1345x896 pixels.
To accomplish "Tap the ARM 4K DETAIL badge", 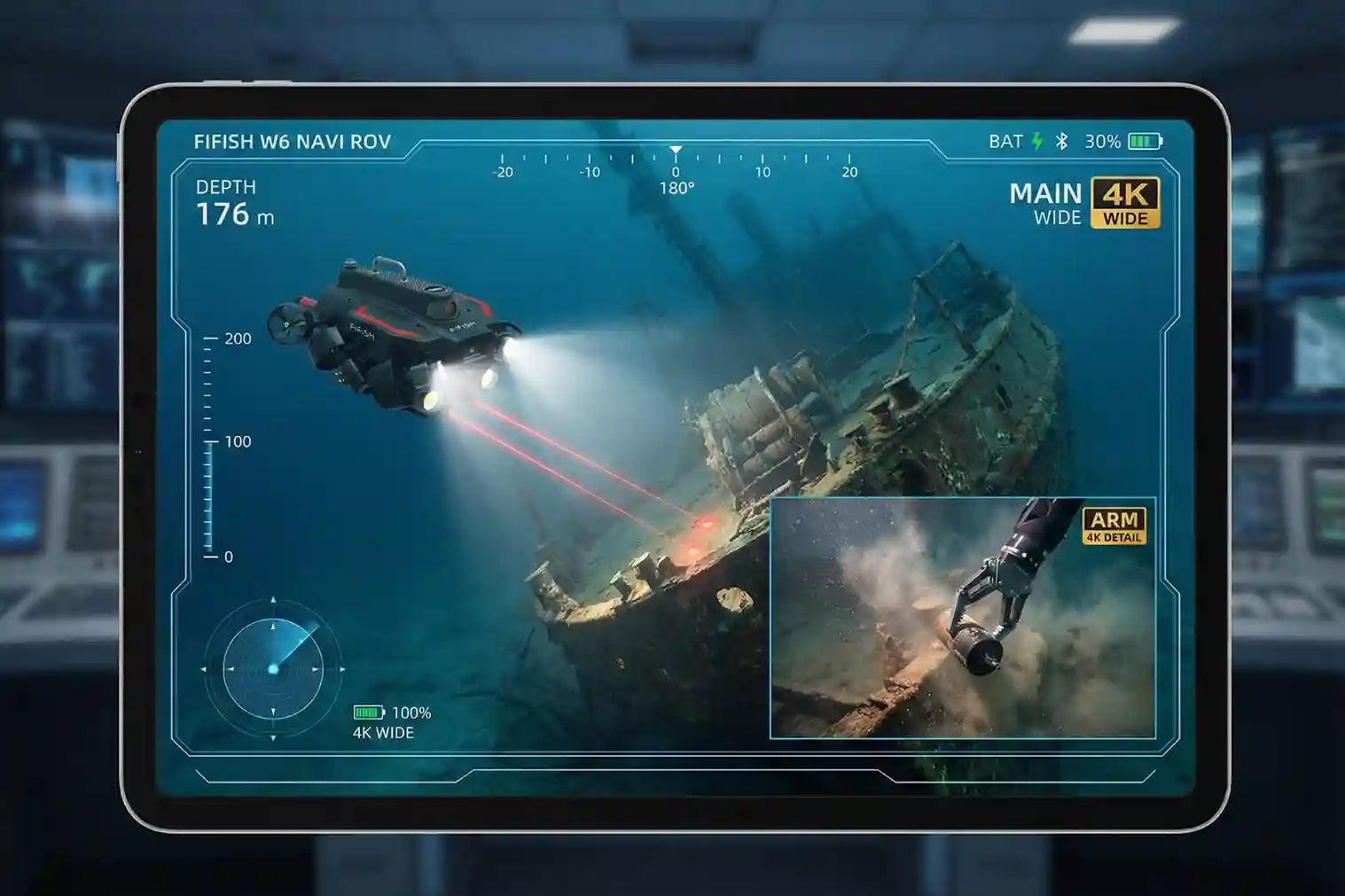I will click(1116, 526).
